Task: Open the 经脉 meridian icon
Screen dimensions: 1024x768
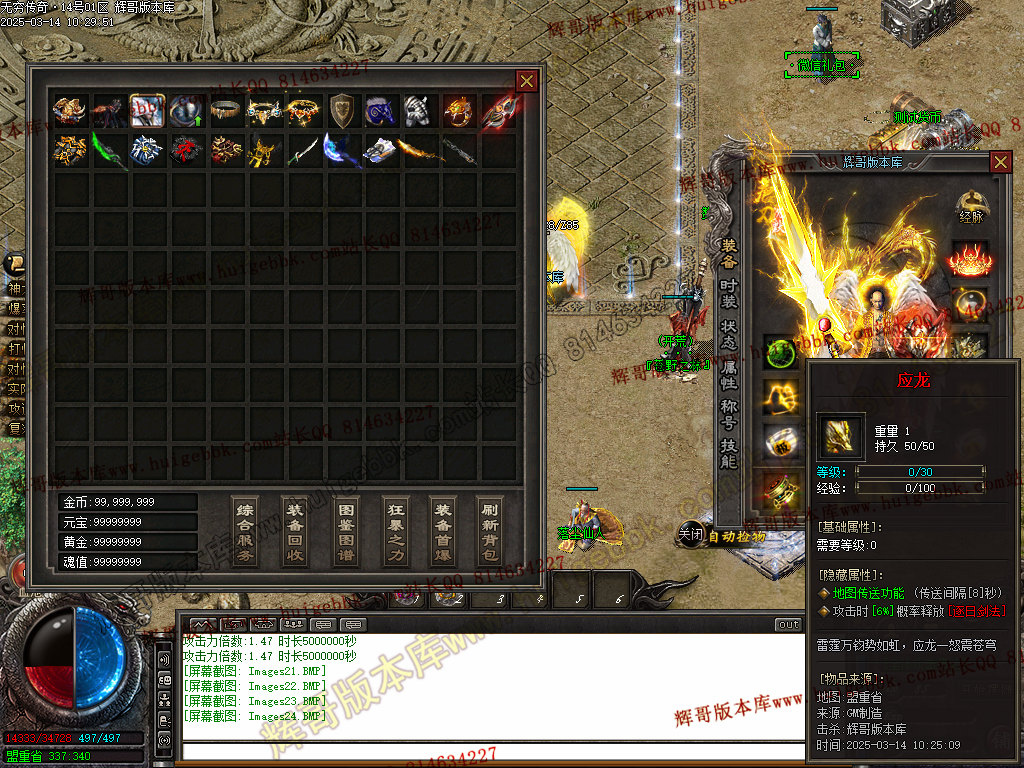Action: [x=971, y=207]
